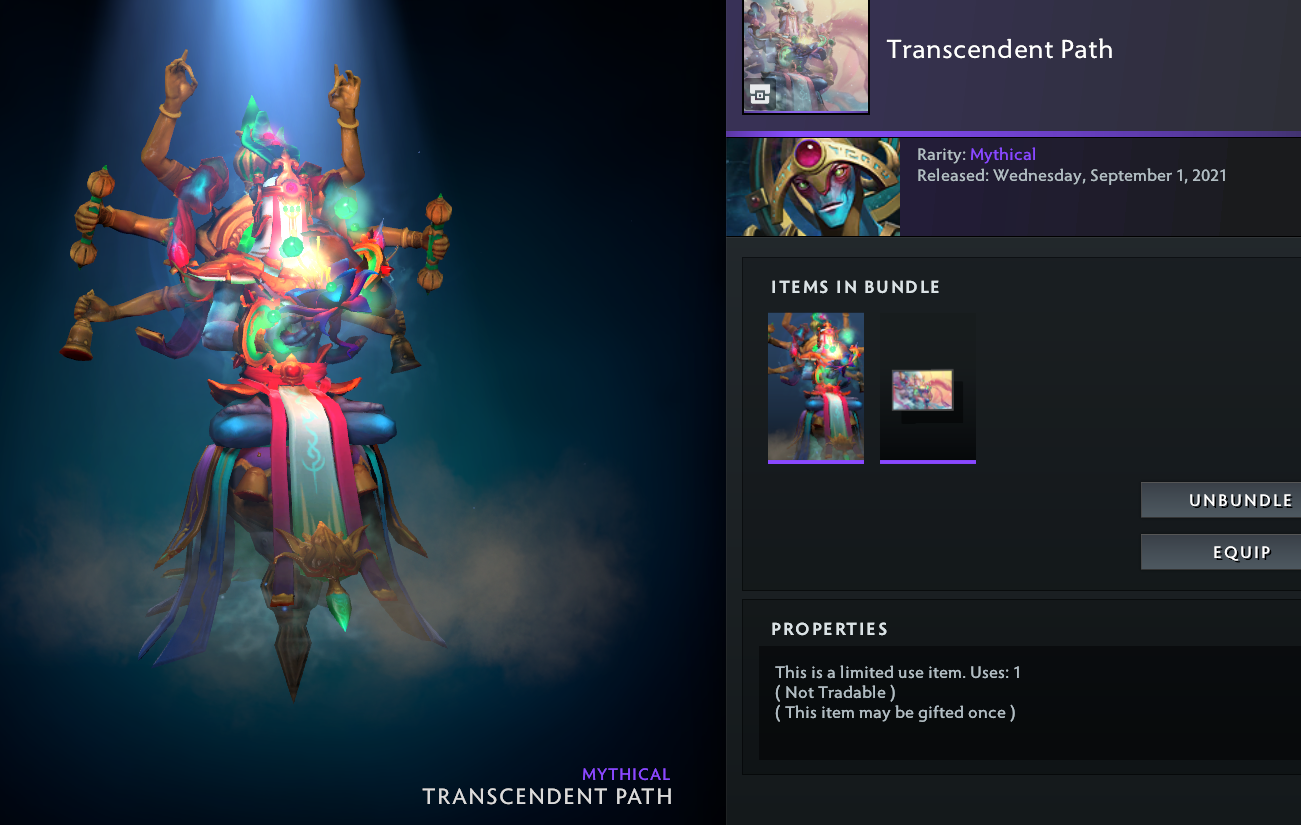This screenshot has width=1301, height=825.
Task: Select the loading screen item in bundle
Action: tap(927, 391)
